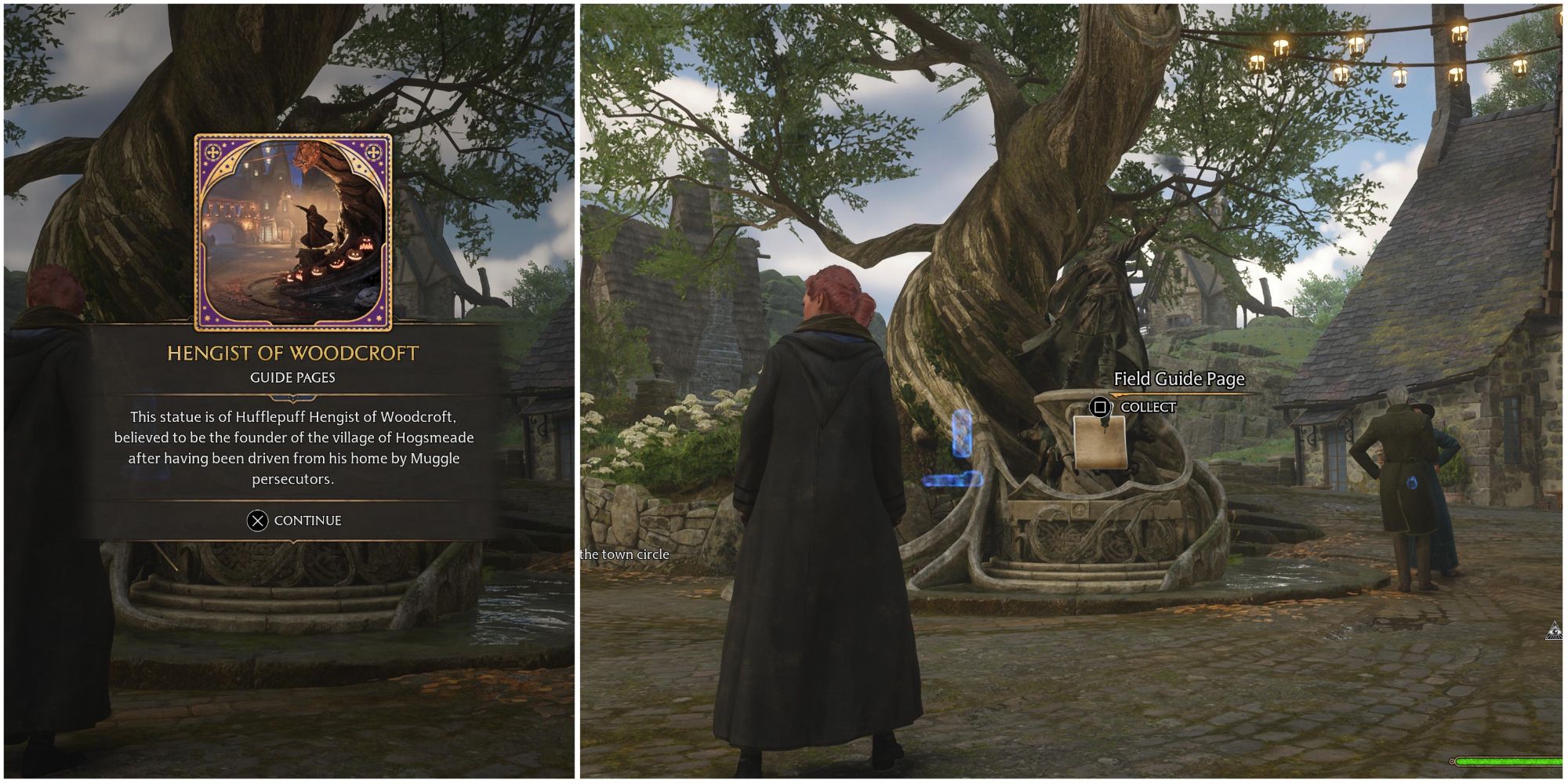Expand the Field Guide Page header
This screenshot has width=1568, height=784.
1179,379
